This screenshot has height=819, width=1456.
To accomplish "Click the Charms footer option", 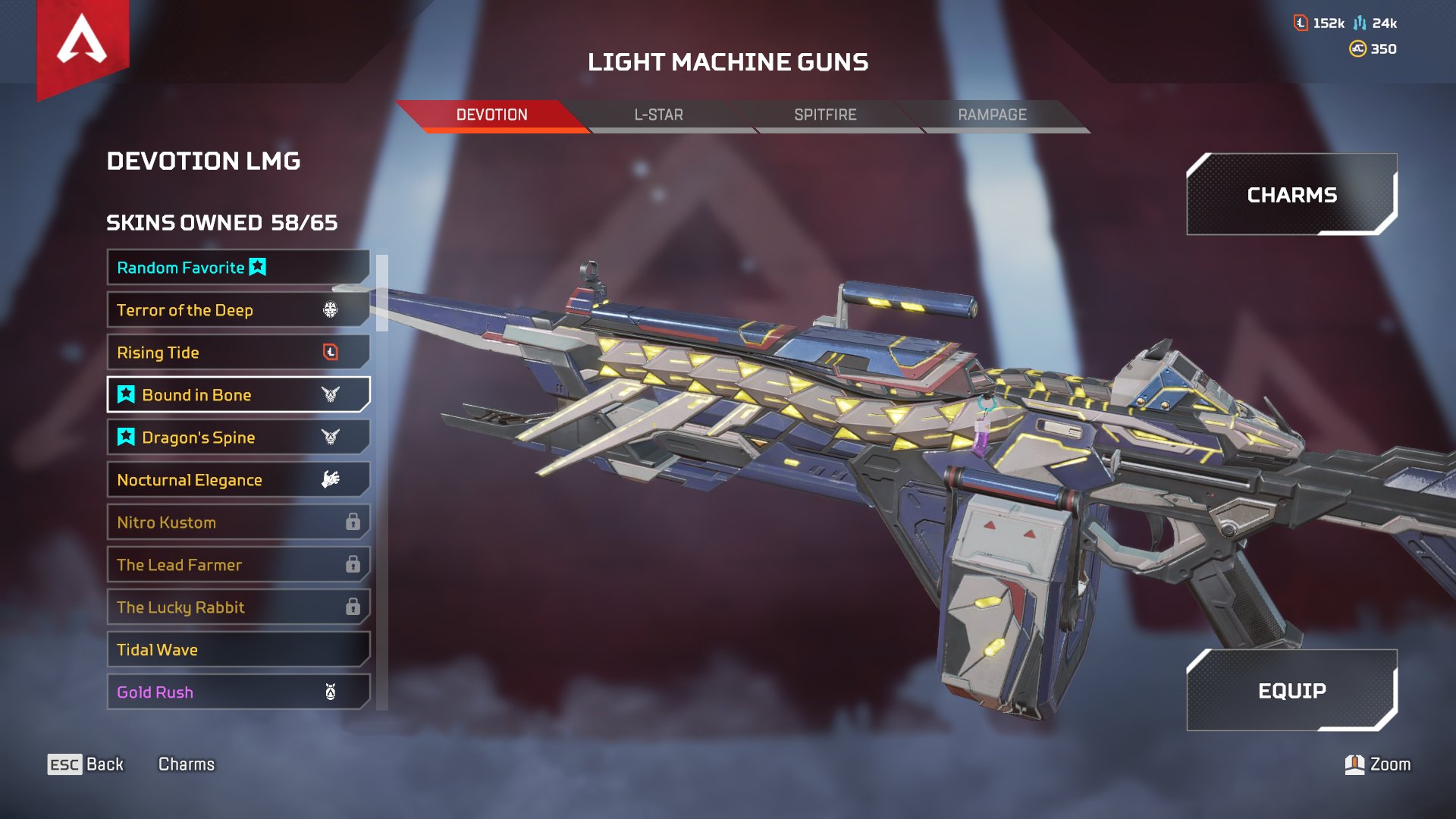I will (186, 764).
